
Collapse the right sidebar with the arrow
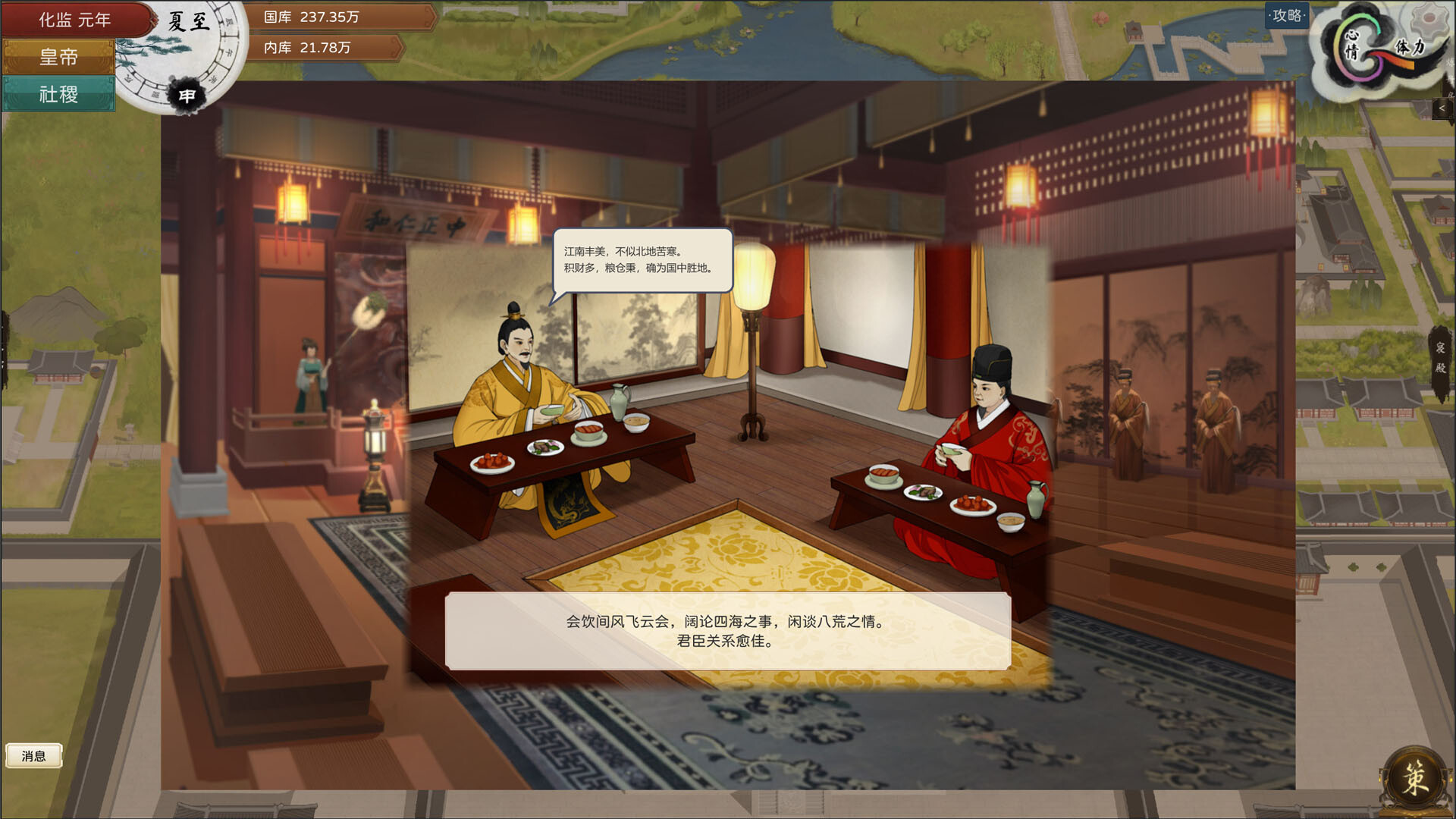[1442, 108]
